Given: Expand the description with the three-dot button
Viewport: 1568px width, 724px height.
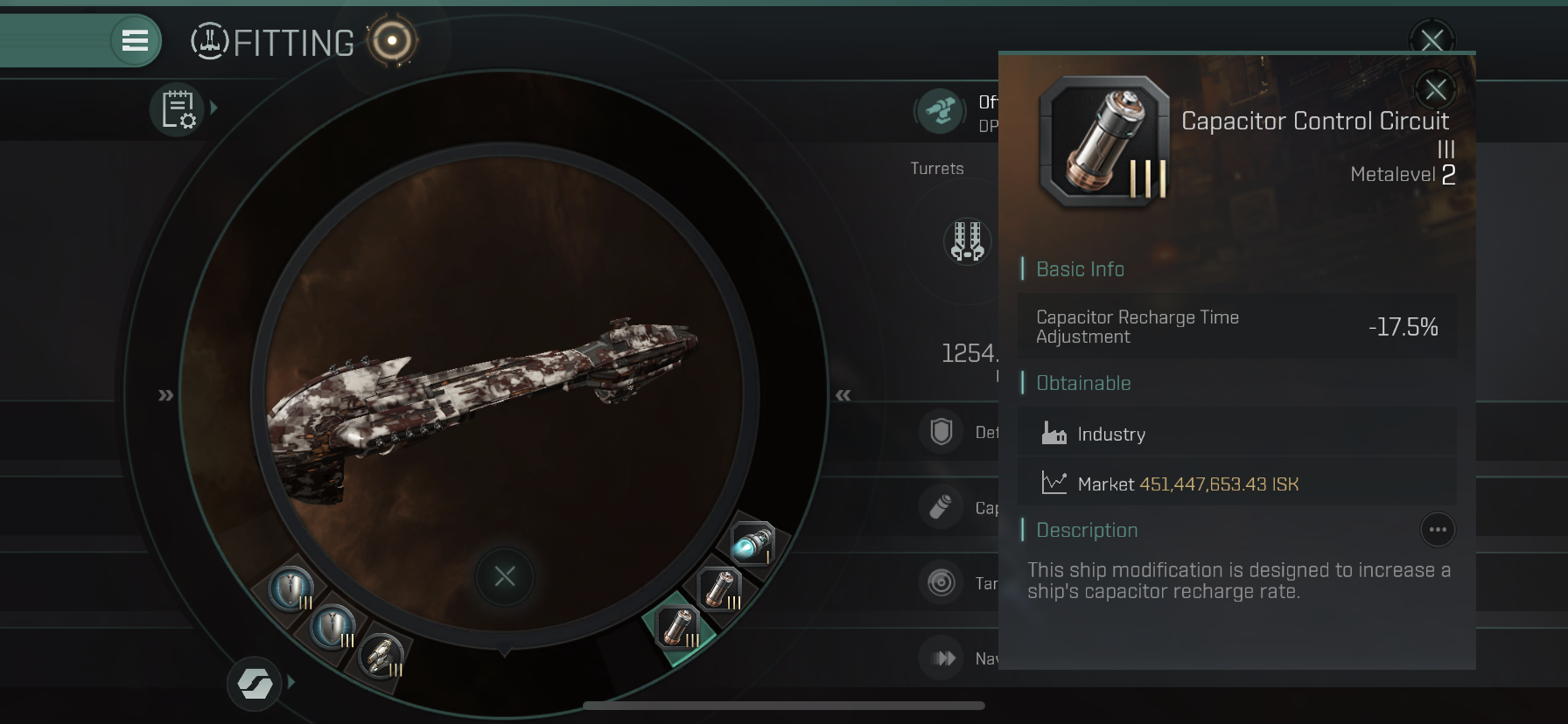Looking at the screenshot, I should pyautogui.click(x=1437, y=530).
